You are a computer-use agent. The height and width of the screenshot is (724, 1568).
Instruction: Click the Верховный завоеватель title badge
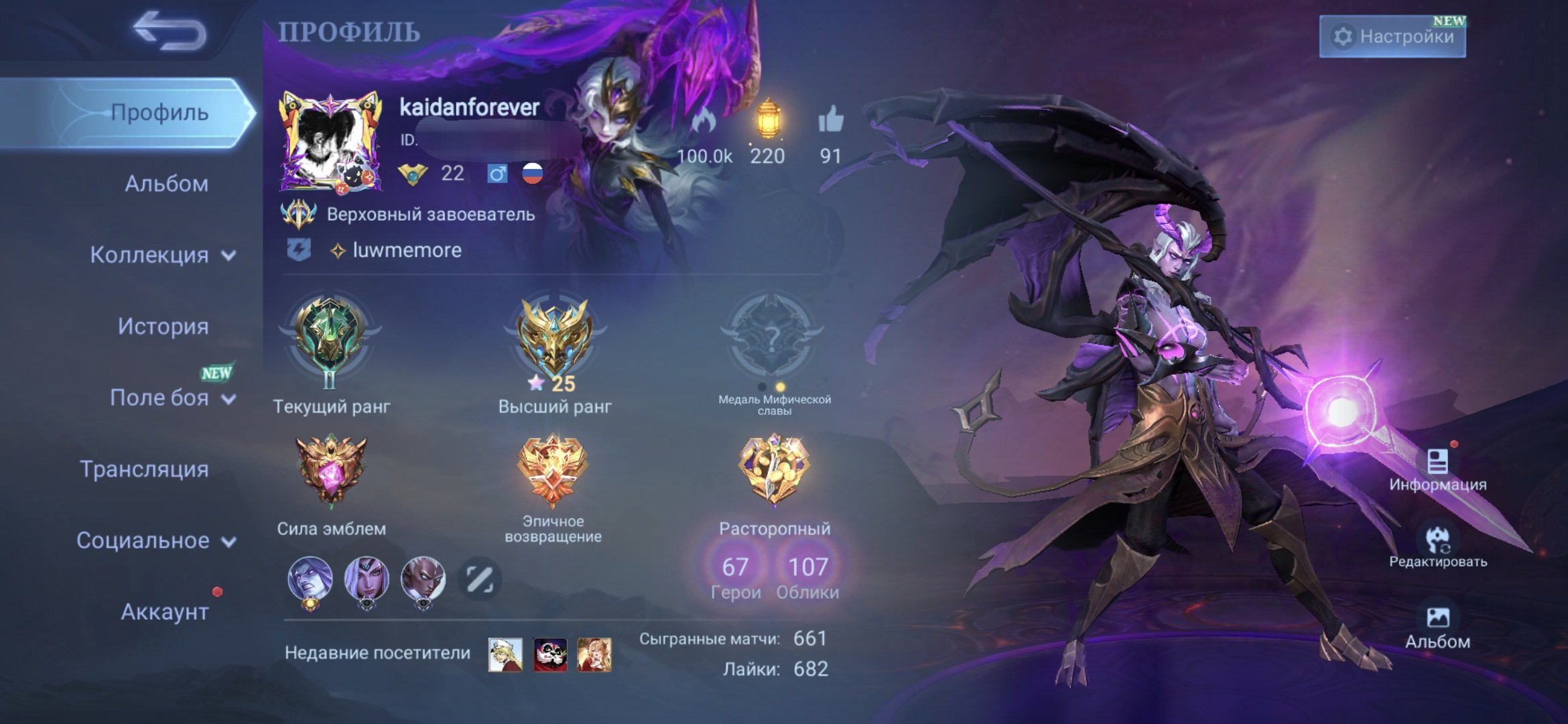[429, 215]
